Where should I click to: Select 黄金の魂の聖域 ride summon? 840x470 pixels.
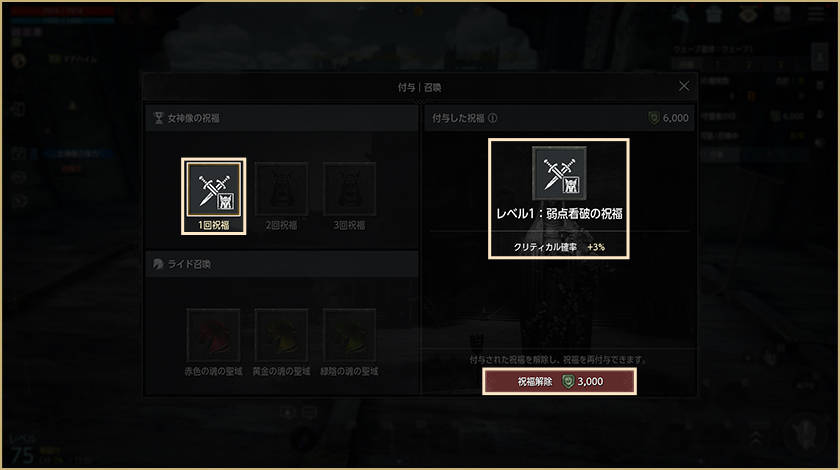coord(281,335)
